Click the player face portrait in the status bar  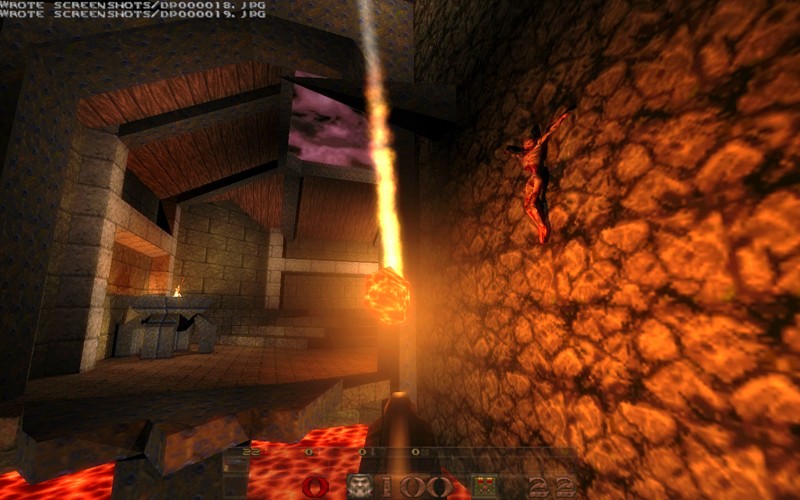(360, 487)
